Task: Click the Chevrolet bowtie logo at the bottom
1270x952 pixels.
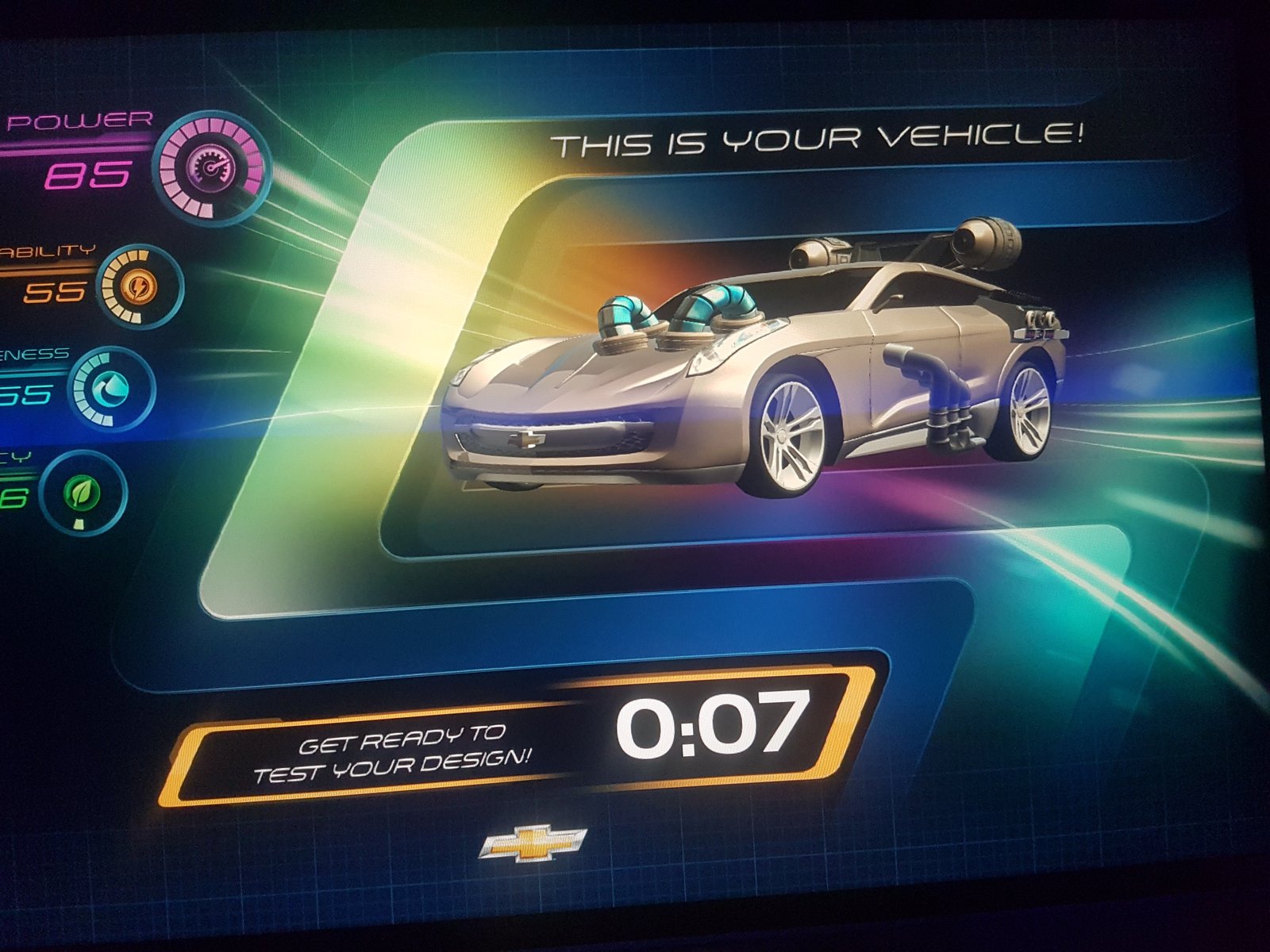Action: coord(533,843)
